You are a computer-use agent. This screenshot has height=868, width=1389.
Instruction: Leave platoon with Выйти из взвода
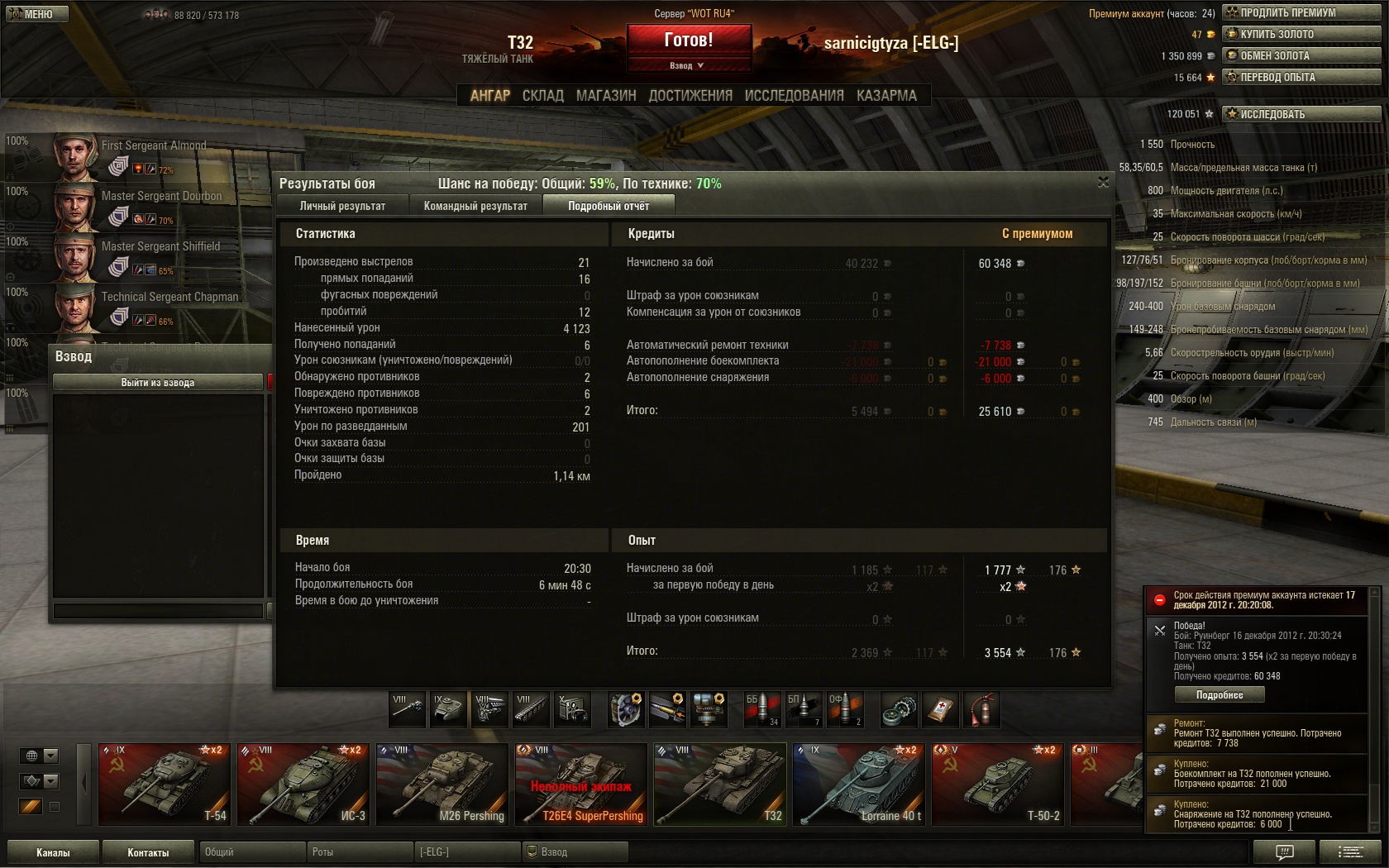(x=158, y=383)
